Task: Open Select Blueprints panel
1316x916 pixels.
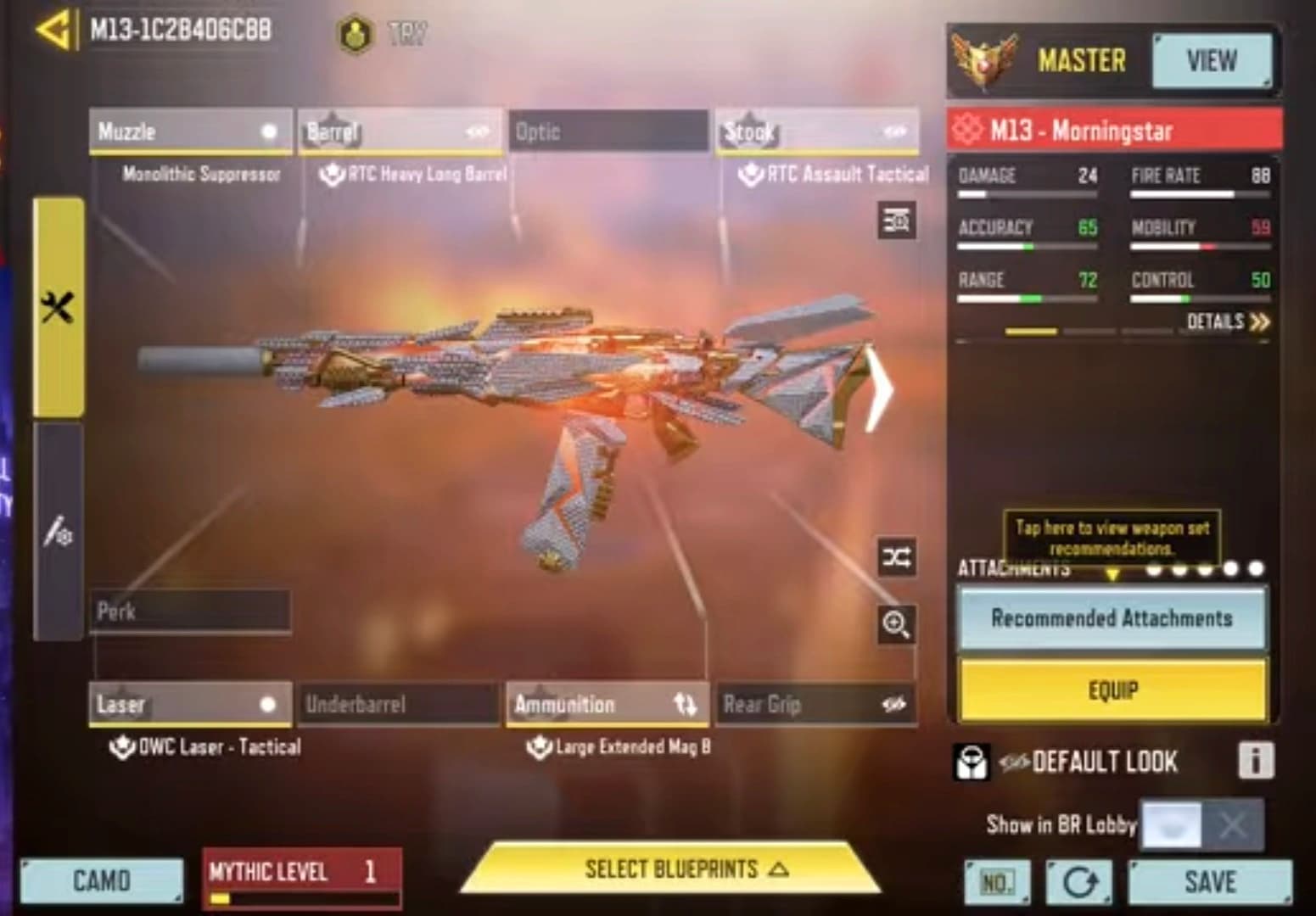Action: pos(670,869)
